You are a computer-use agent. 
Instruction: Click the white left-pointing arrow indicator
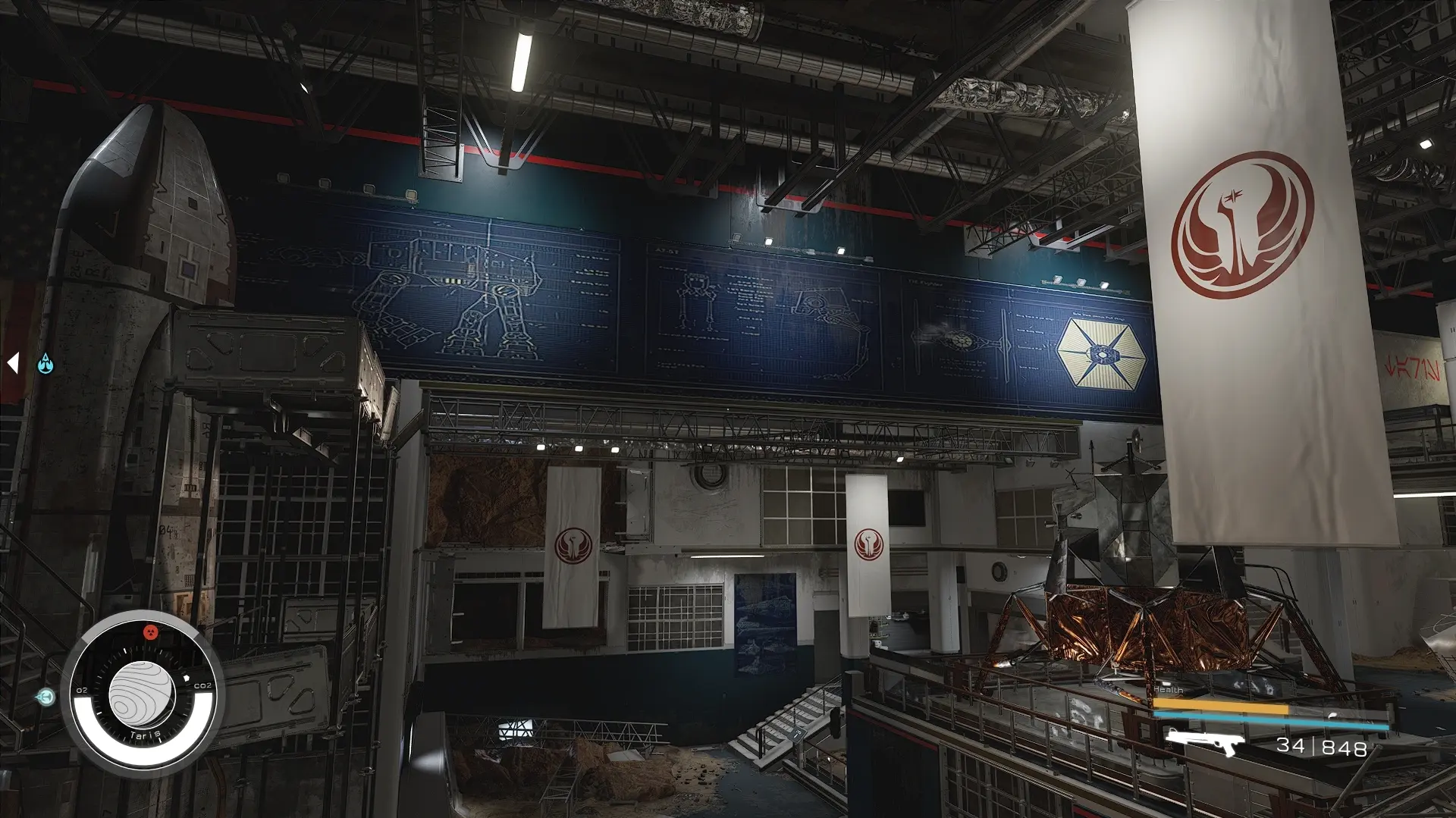[x=13, y=363]
